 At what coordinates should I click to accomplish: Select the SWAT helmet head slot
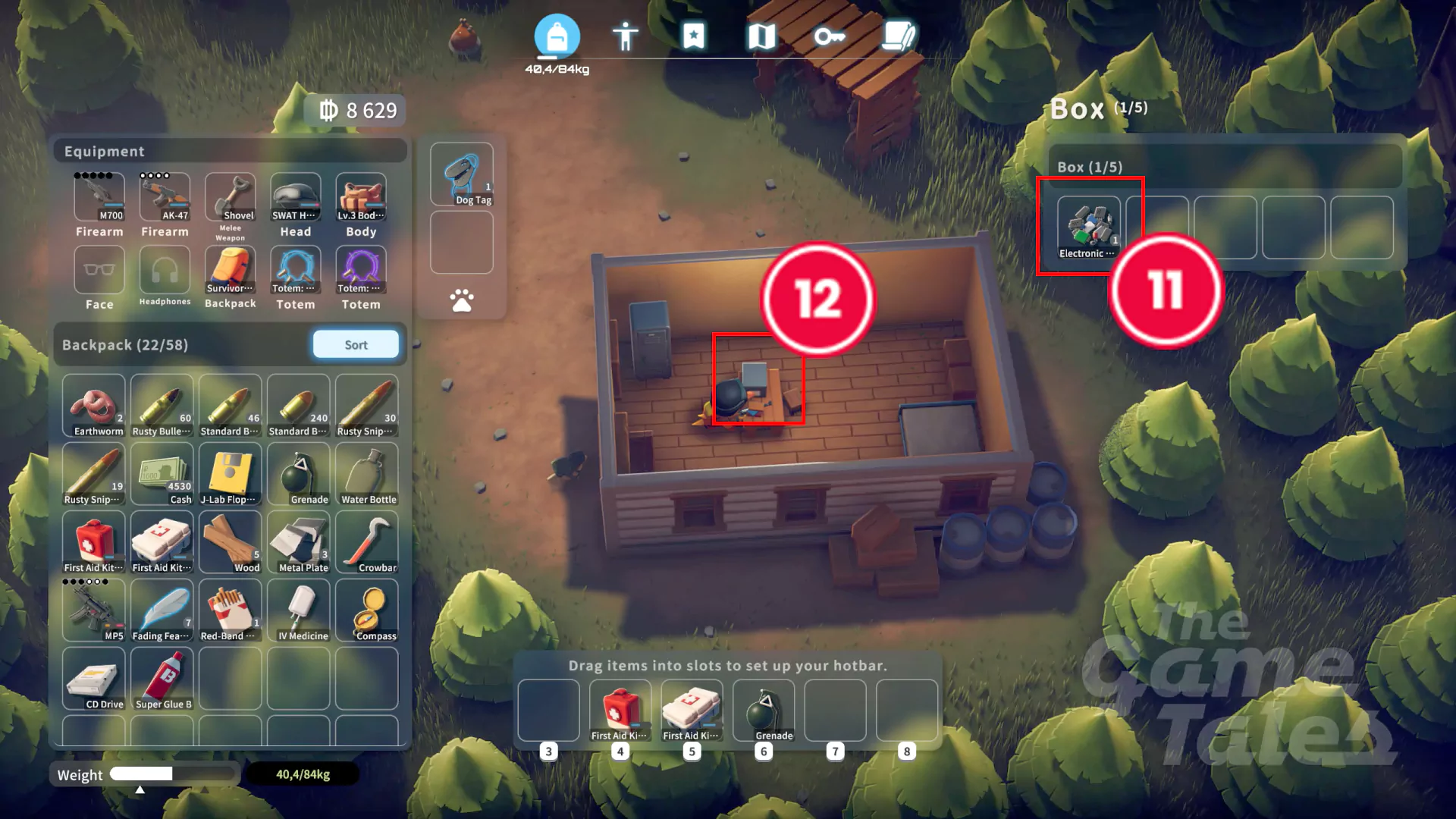(296, 197)
